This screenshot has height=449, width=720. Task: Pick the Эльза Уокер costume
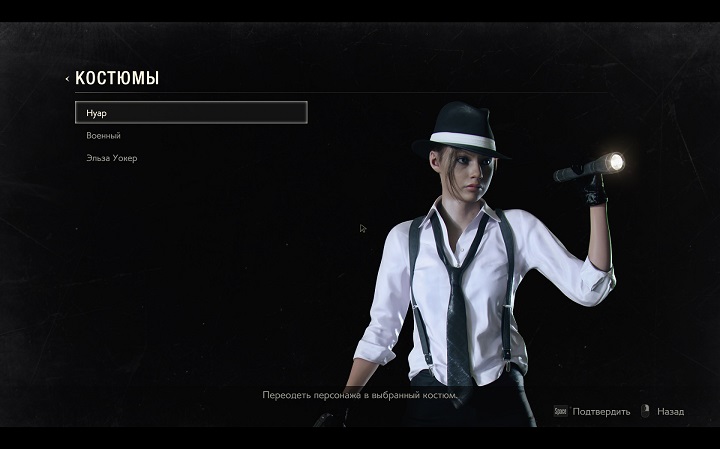tap(110, 158)
